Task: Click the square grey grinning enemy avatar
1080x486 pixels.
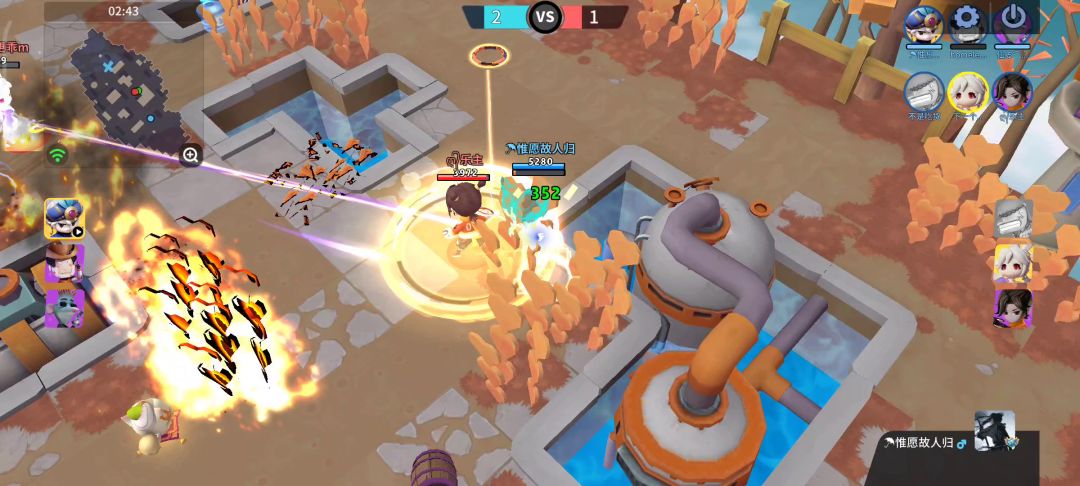Action: (1012, 218)
